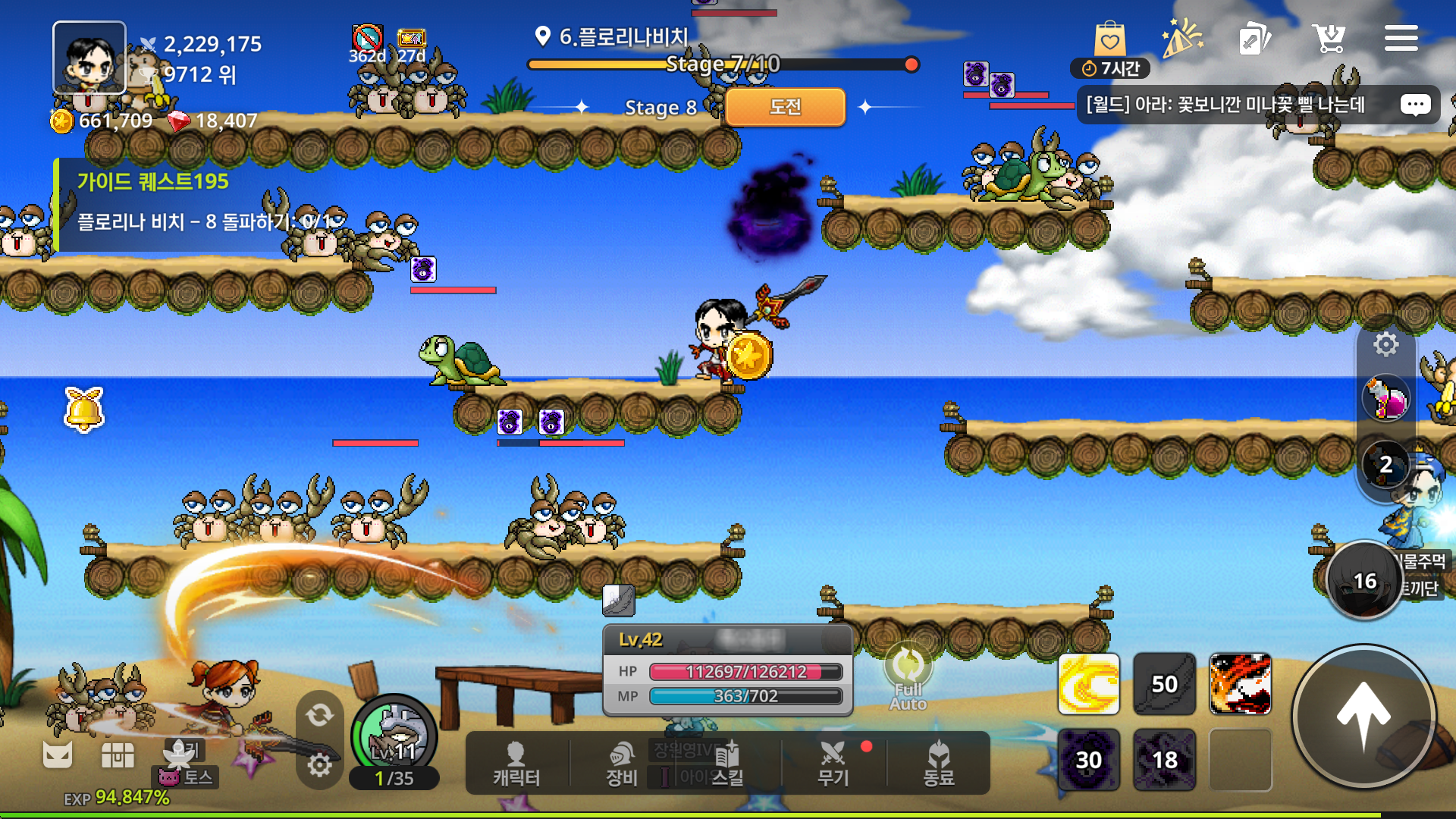Open the heart shopping bag offer
This screenshot has width=1456, height=819.
point(1109,39)
